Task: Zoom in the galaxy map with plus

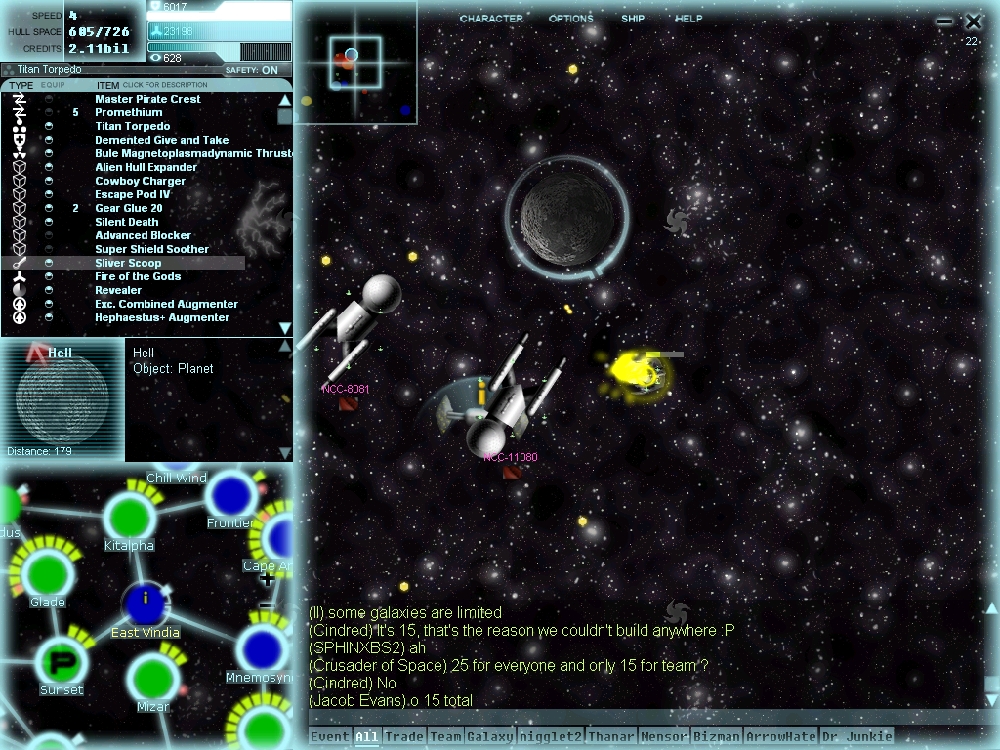Action: (266, 579)
